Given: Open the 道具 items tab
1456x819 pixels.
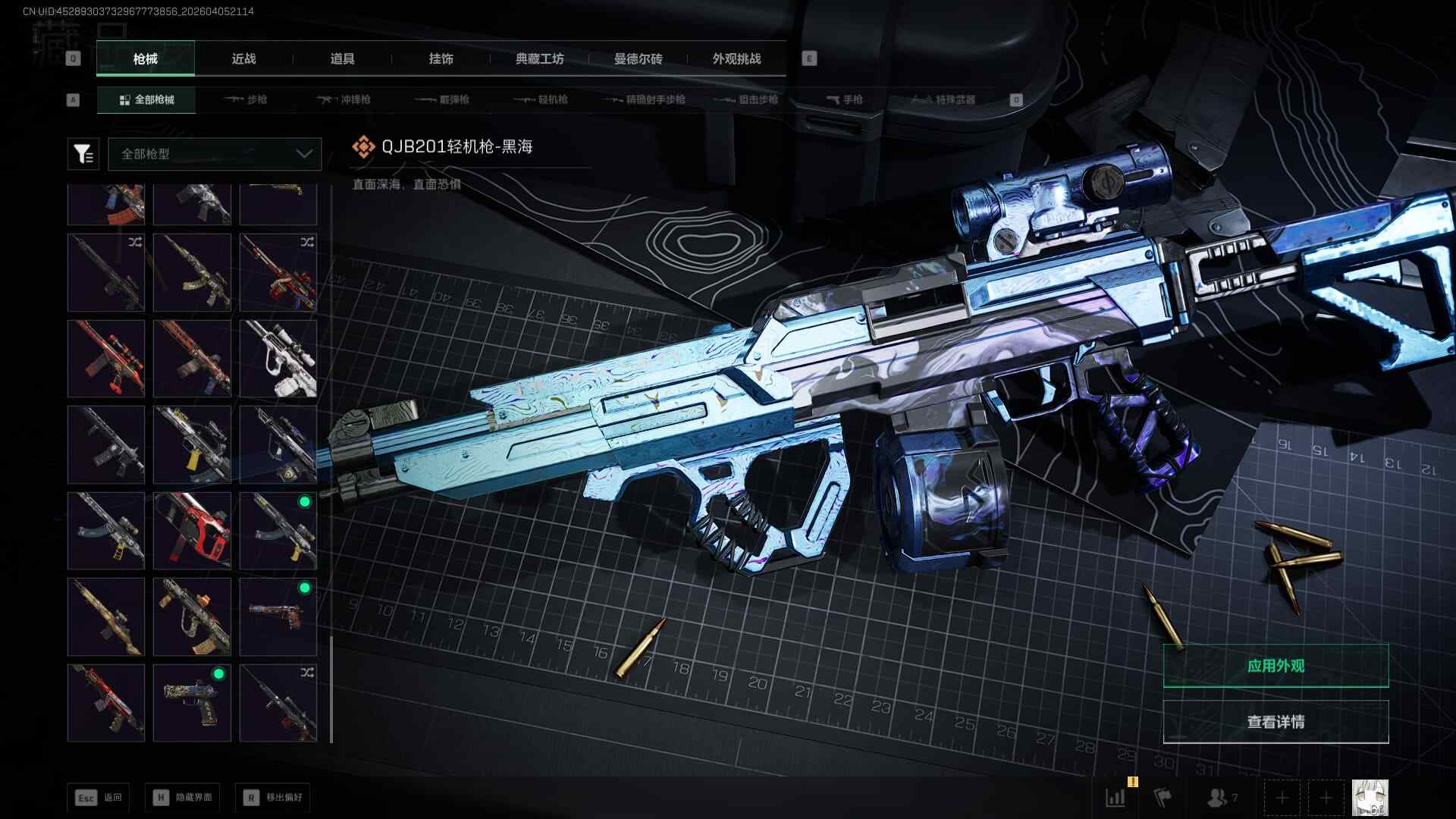Looking at the screenshot, I should 342,58.
